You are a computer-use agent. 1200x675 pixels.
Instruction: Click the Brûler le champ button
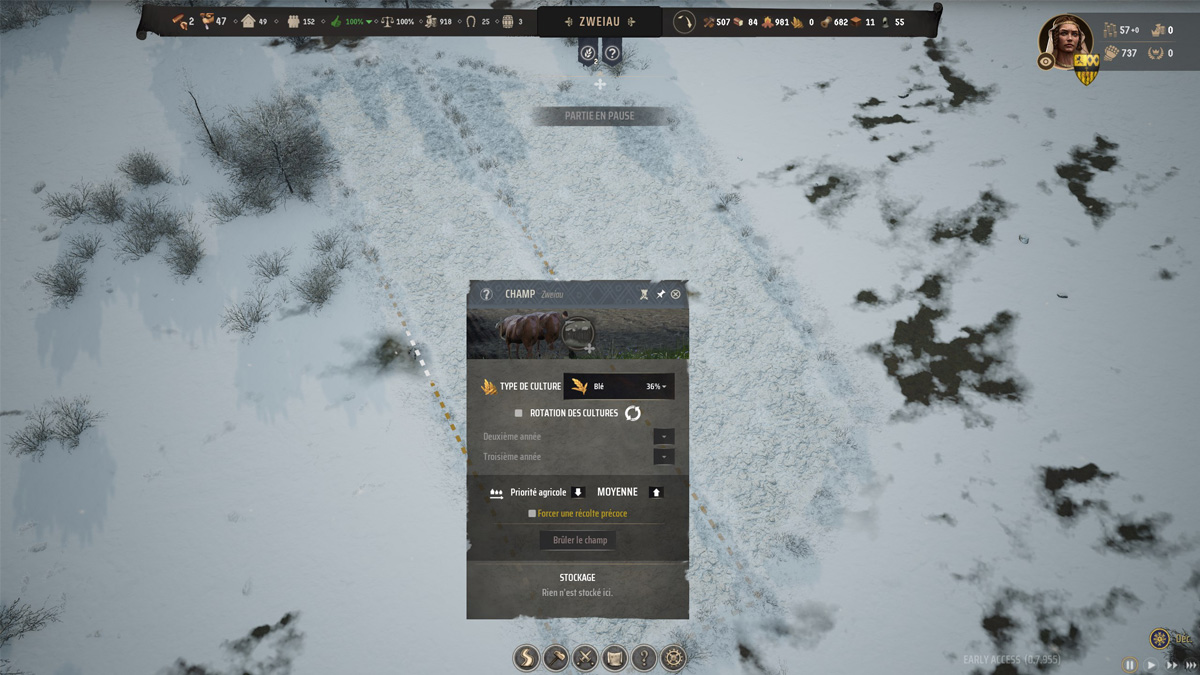(580, 540)
